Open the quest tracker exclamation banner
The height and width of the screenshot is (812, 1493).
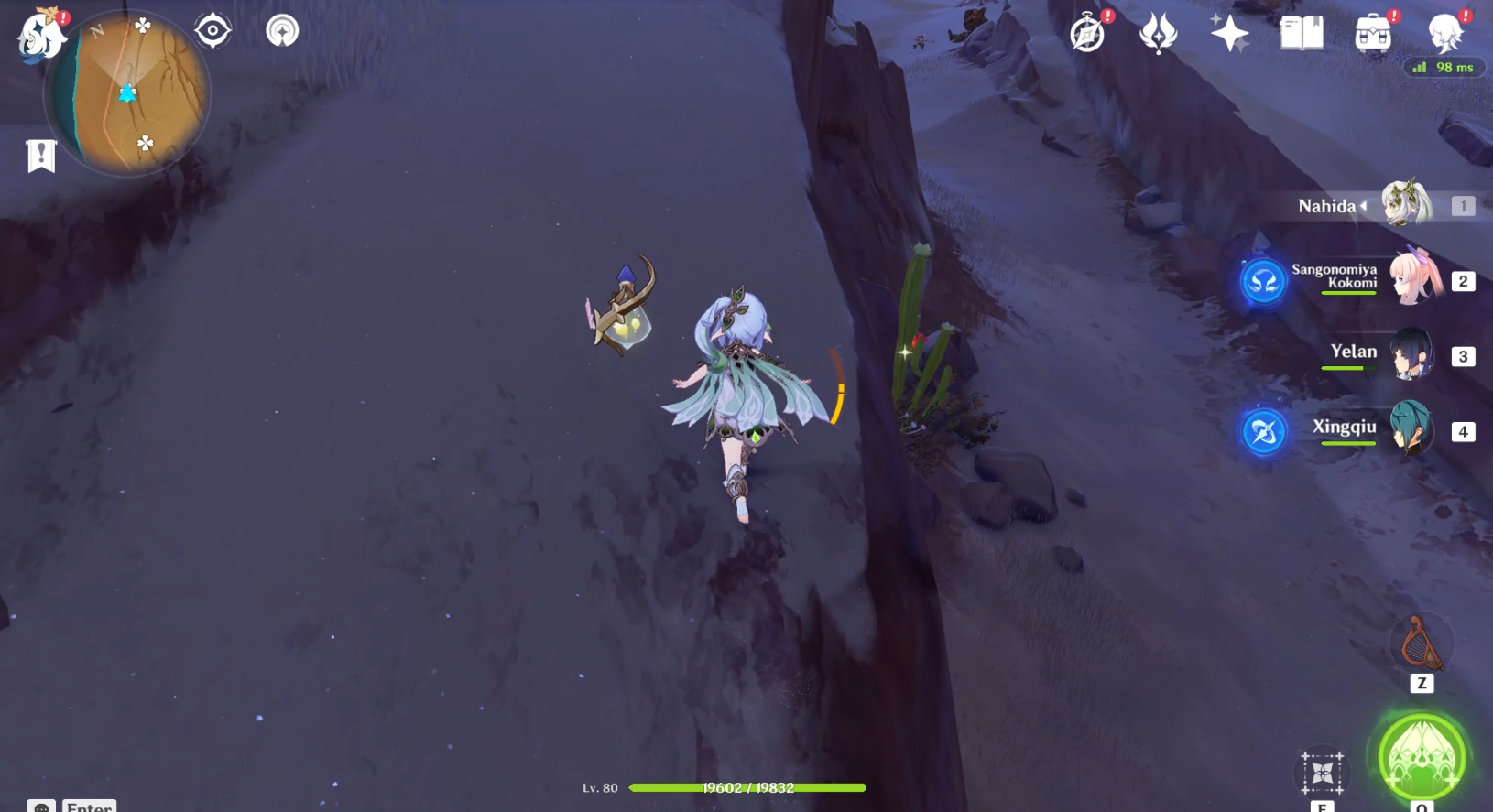click(x=40, y=154)
